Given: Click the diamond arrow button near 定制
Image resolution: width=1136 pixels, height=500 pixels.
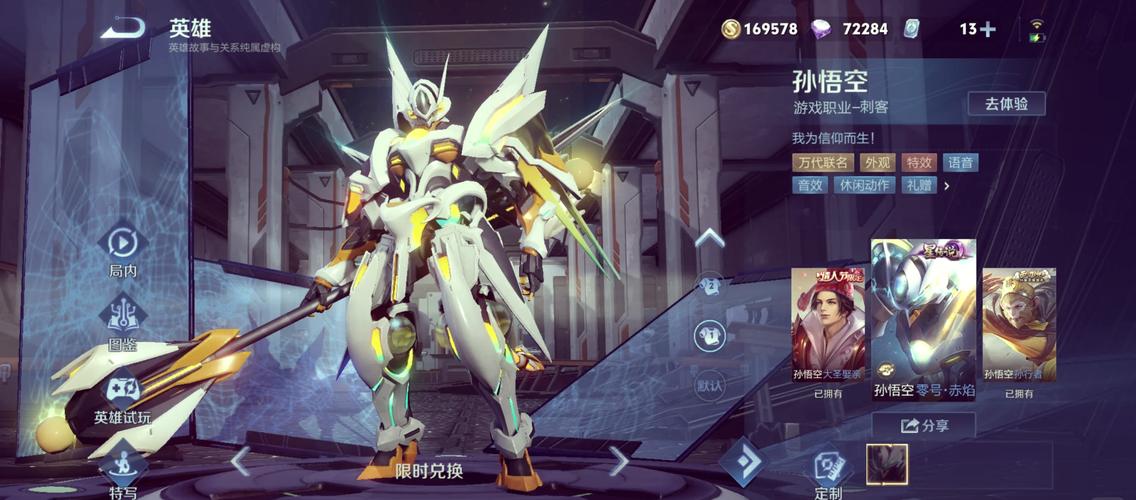Looking at the screenshot, I should pos(741,462).
